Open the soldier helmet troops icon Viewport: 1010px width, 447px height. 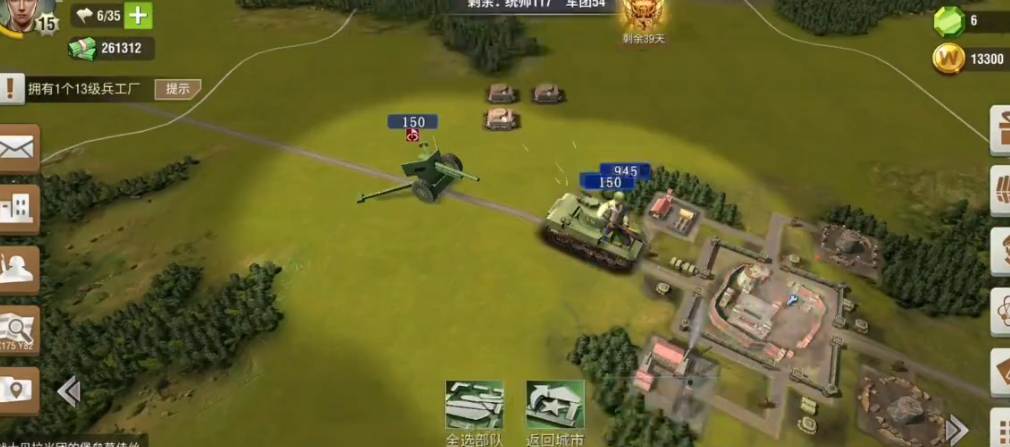click(18, 268)
